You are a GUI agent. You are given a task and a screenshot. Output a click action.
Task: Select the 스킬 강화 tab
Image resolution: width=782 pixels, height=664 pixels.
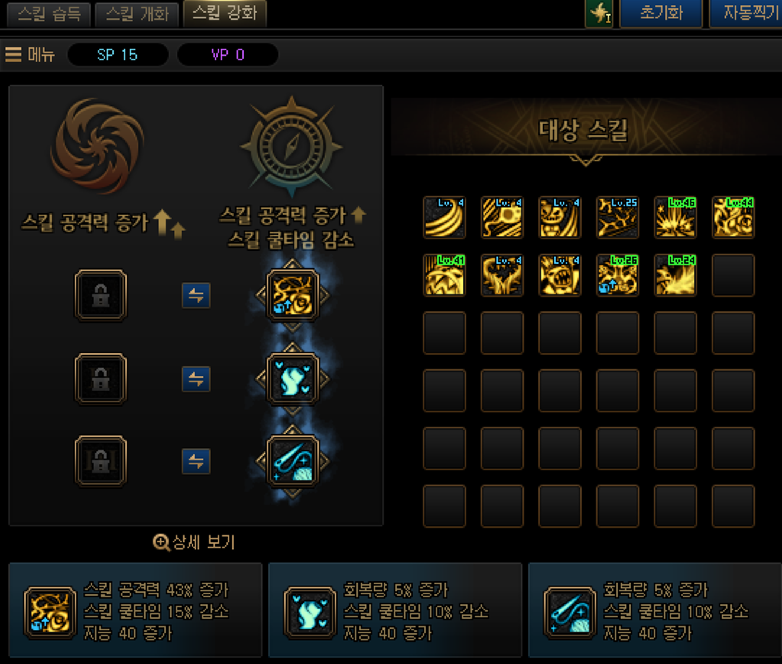pos(223,14)
